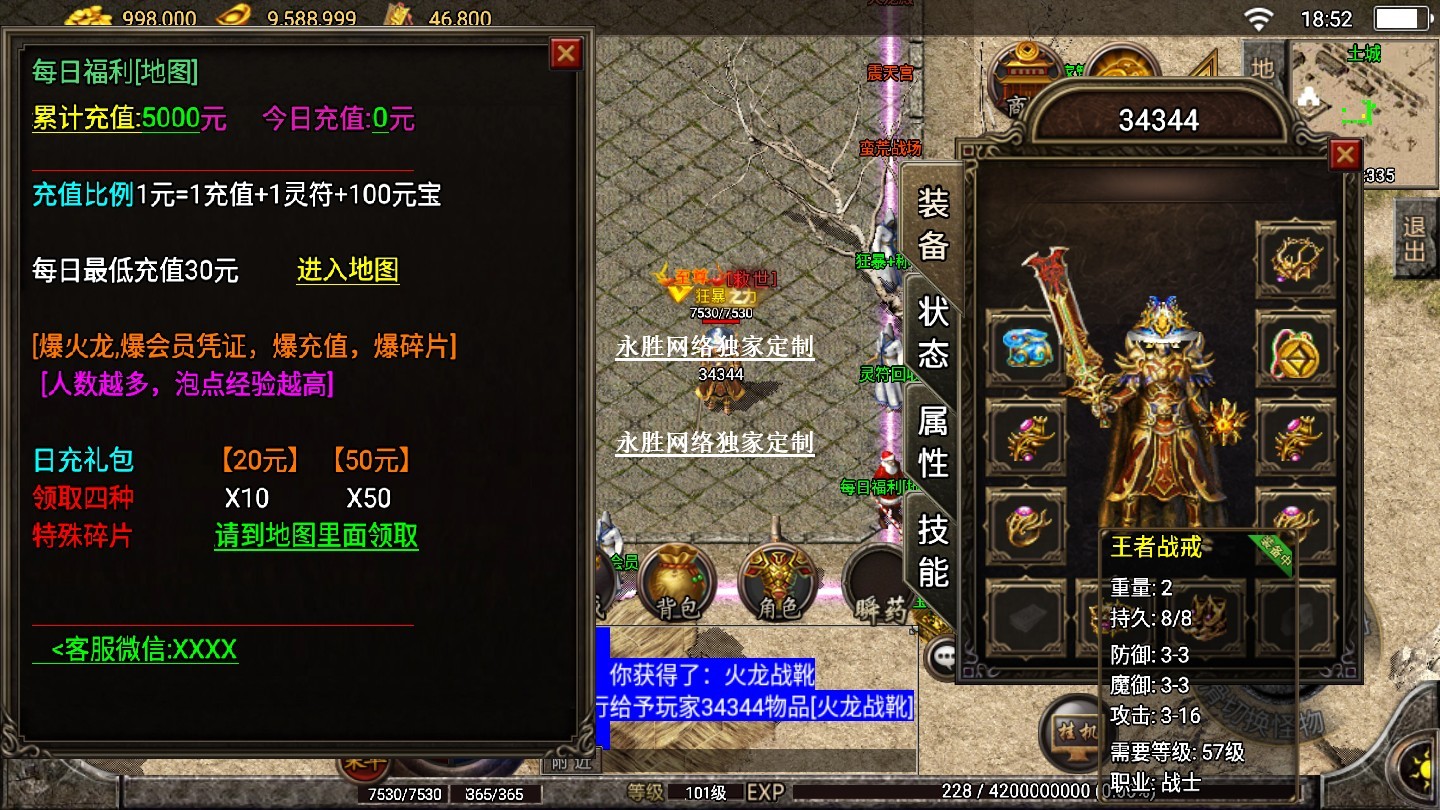Open the minimap of 土城
Viewport: 1440px width, 810px height.
[x=1362, y=110]
